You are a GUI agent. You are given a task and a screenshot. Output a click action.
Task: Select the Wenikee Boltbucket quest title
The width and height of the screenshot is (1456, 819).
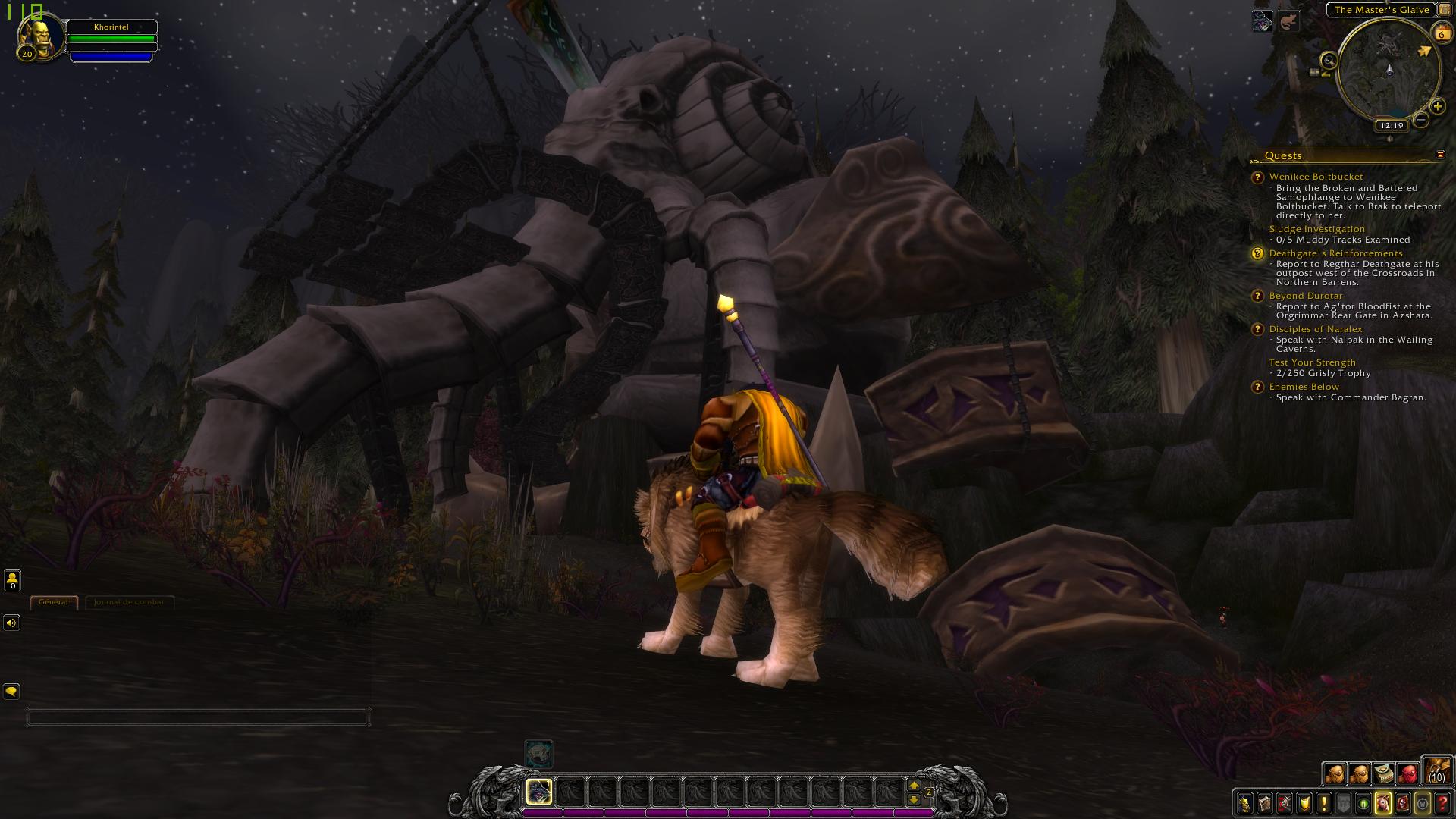1316,177
